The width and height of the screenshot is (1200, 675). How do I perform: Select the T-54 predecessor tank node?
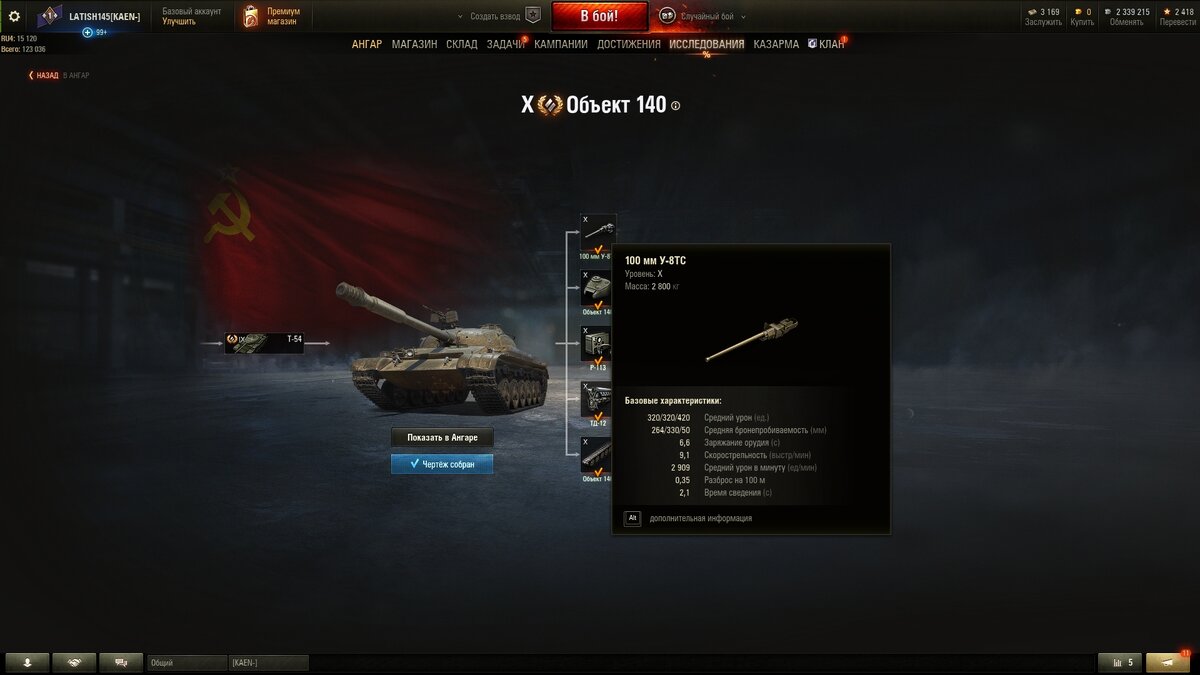pyautogui.click(x=264, y=343)
